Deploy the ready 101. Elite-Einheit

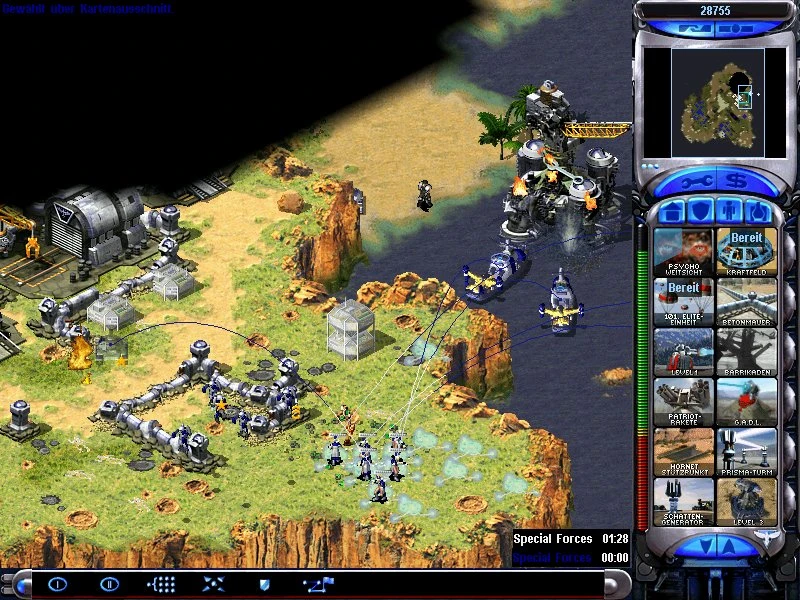coord(684,302)
